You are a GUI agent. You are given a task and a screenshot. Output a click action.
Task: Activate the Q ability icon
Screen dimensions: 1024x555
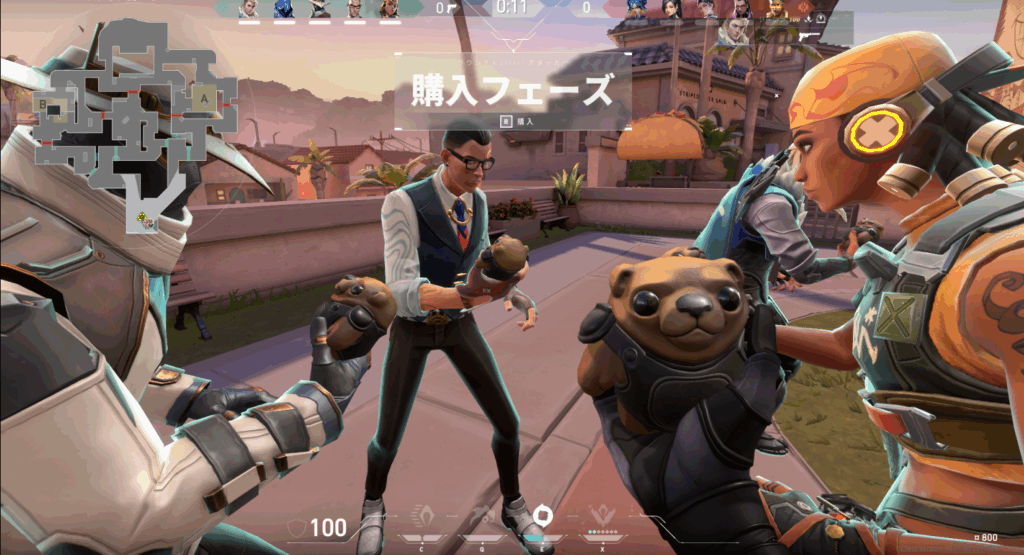tap(482, 517)
